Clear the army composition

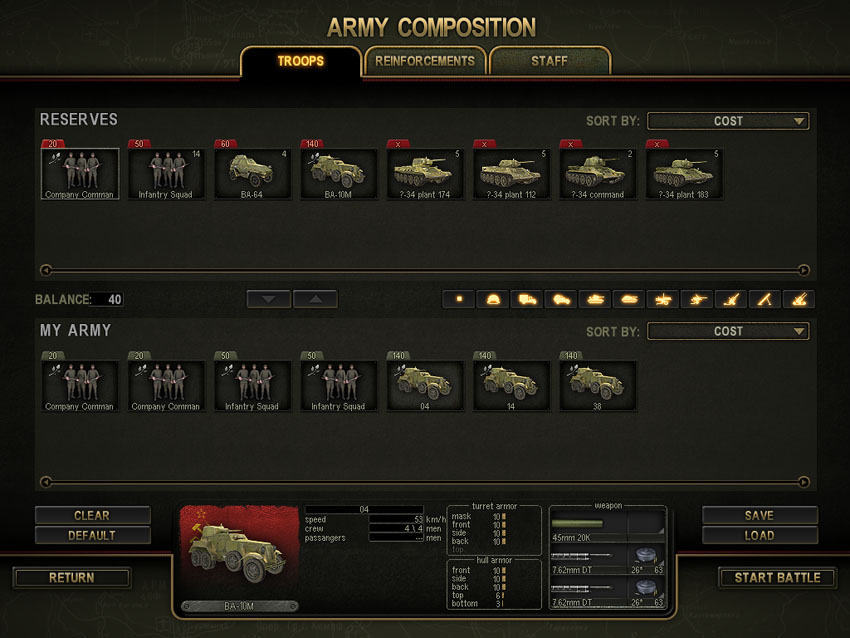click(x=92, y=516)
